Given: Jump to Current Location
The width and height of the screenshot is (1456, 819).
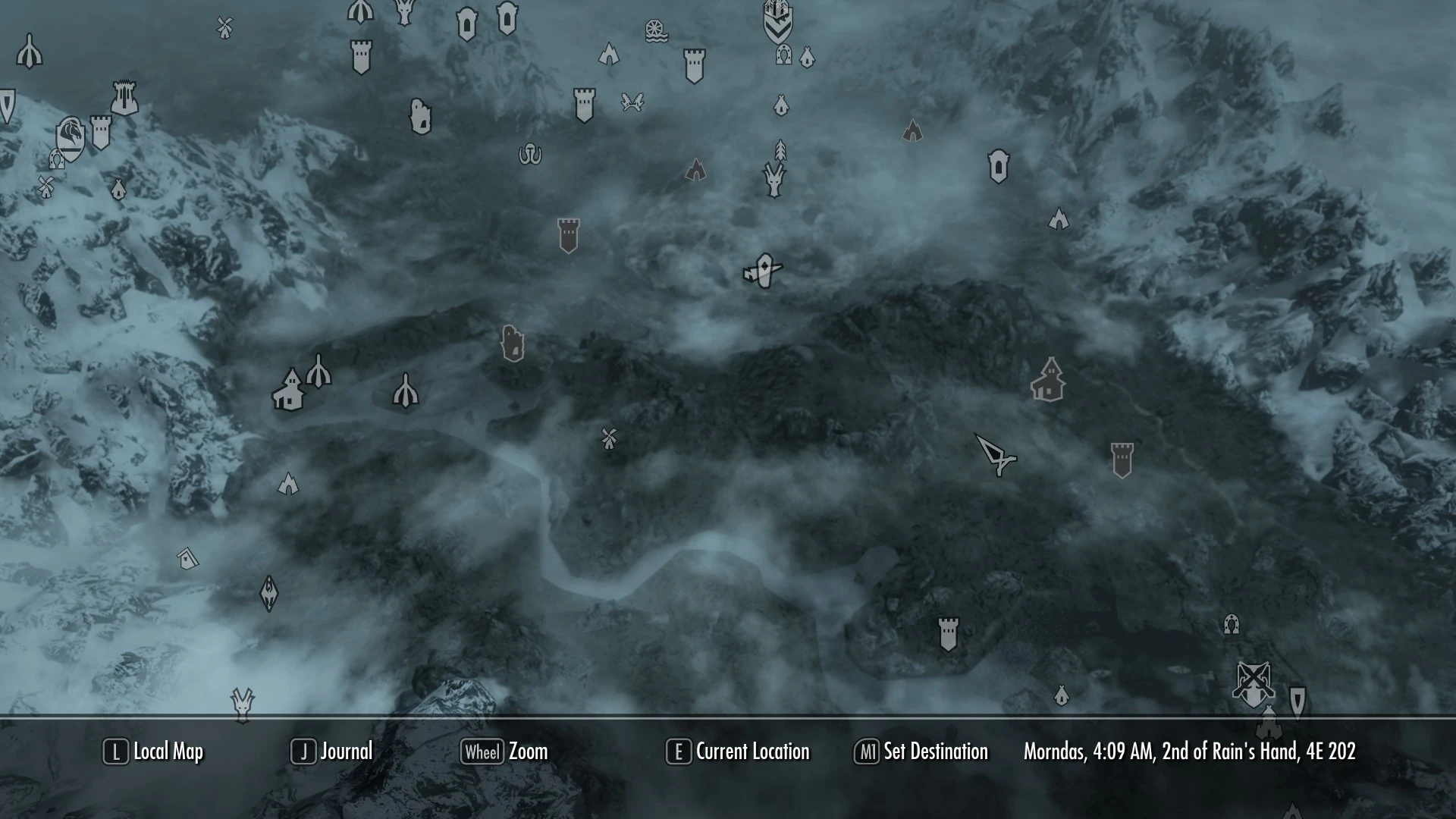Looking at the screenshot, I should click(x=737, y=752).
